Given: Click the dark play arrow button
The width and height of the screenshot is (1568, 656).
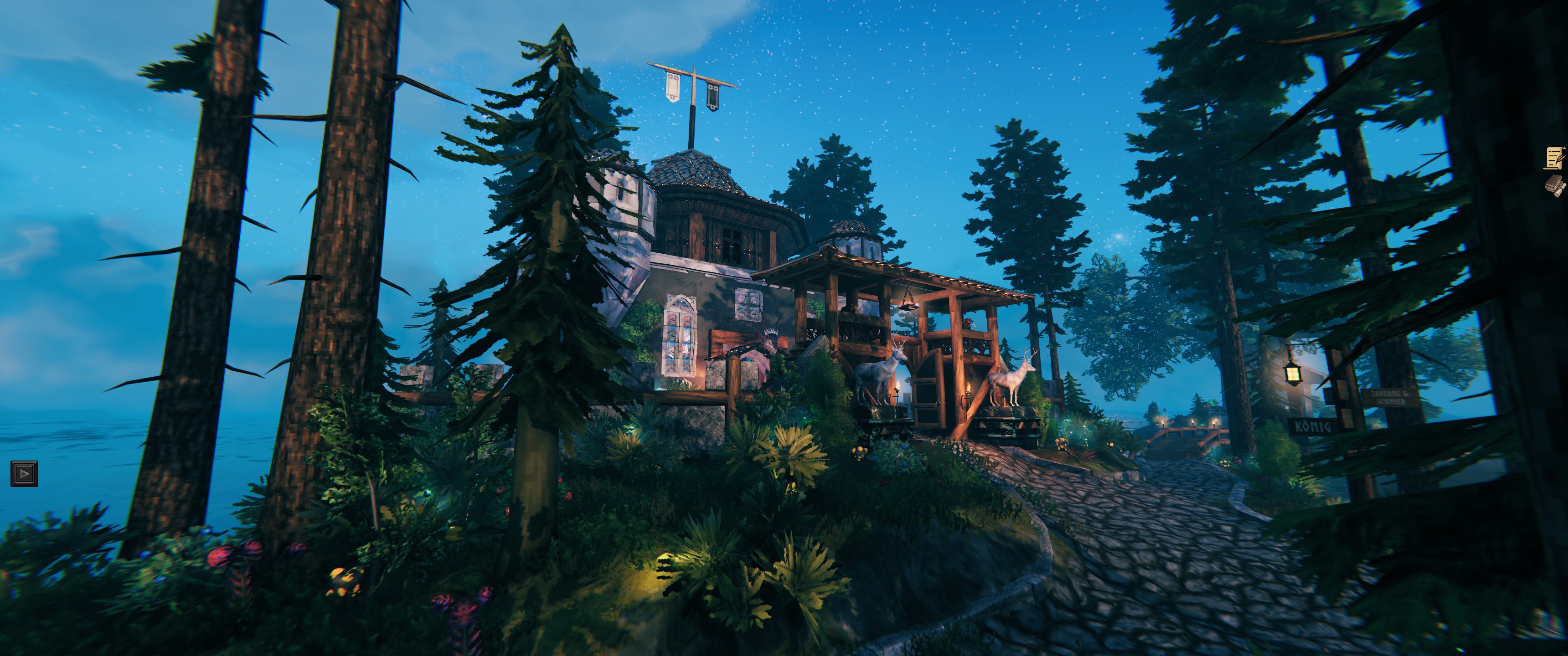Looking at the screenshot, I should click(24, 473).
